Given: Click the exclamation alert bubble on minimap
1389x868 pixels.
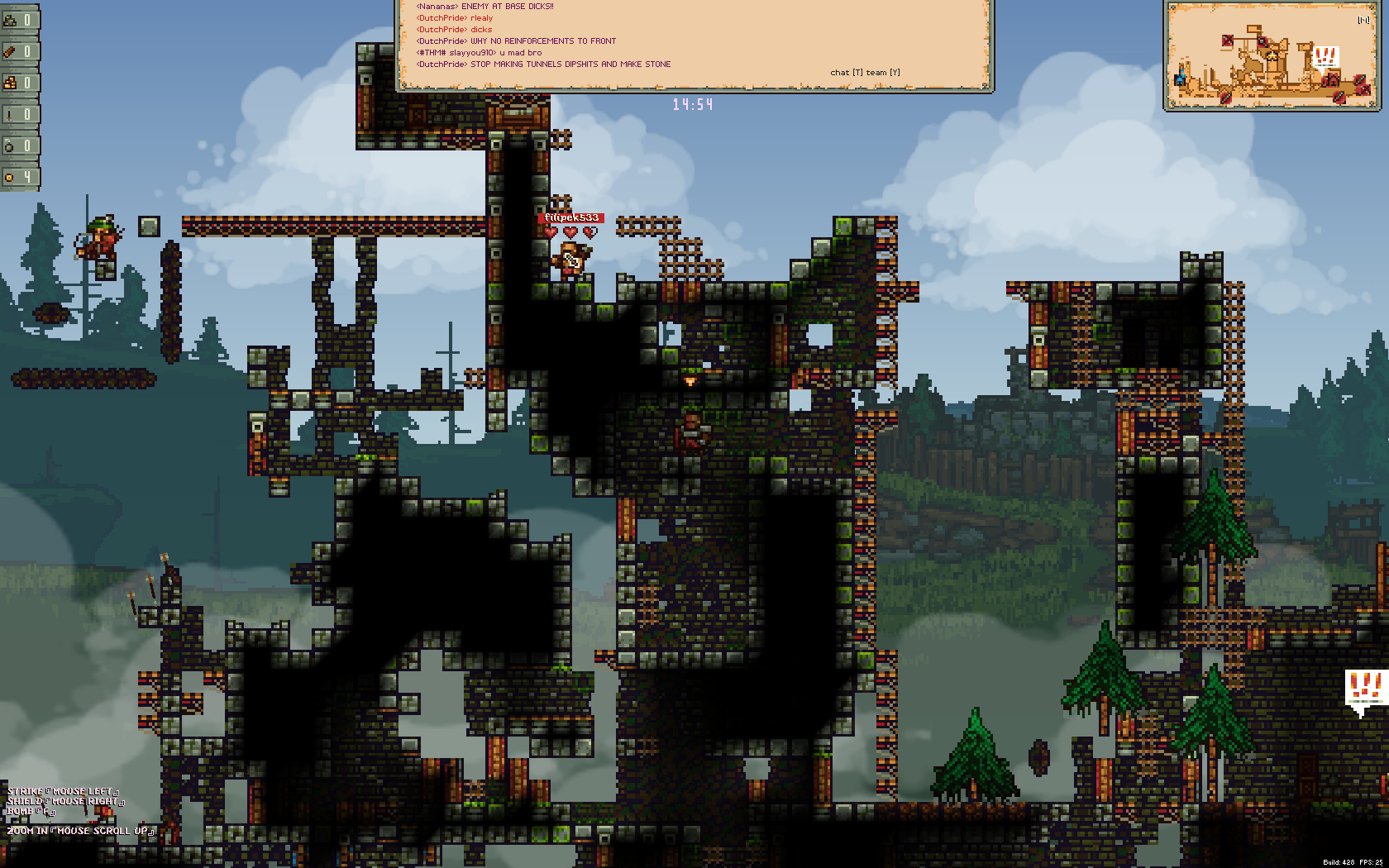Looking at the screenshot, I should click(x=1325, y=58).
